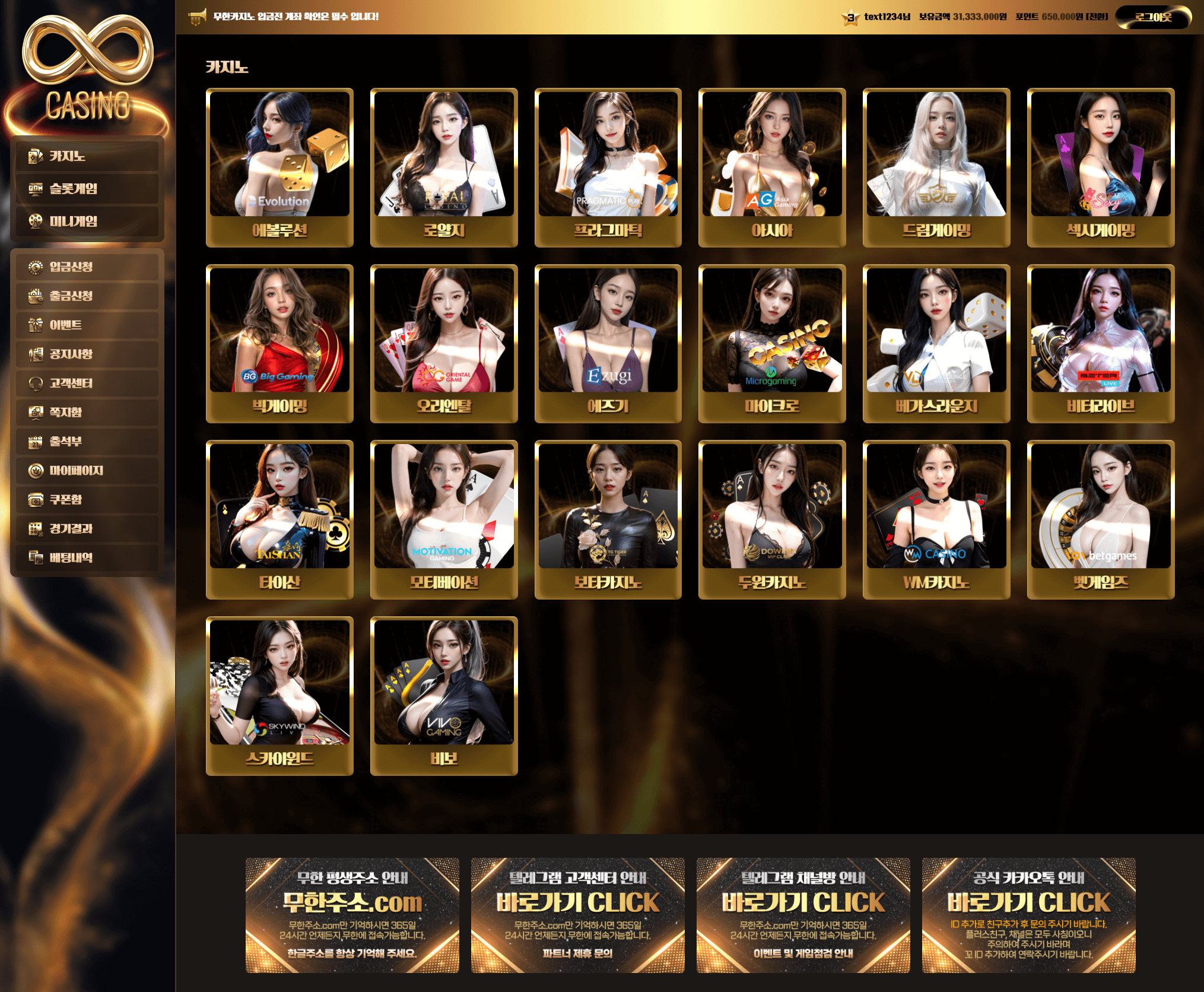
Task: Open 고객센터 customer support
Action: pyautogui.click(x=87, y=383)
